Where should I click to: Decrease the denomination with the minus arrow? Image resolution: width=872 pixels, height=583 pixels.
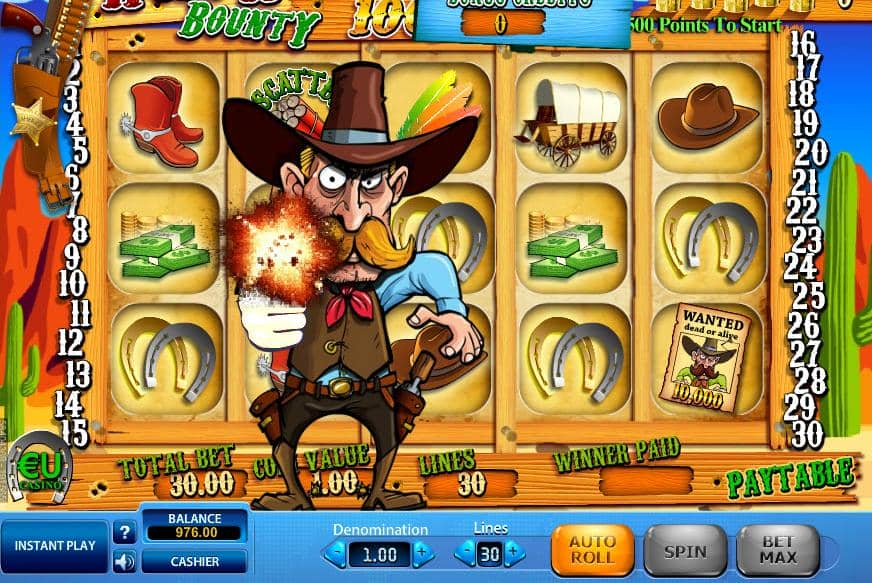(x=337, y=553)
